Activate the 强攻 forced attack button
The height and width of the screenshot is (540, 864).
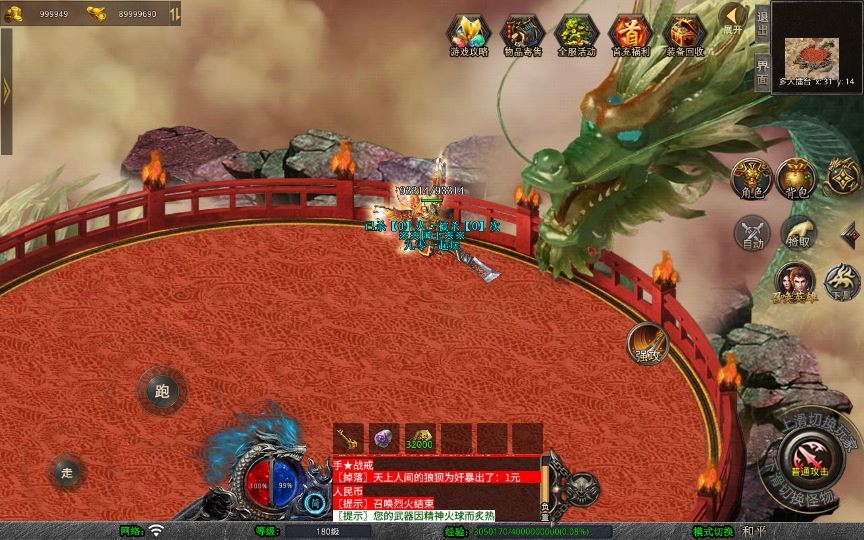[647, 343]
